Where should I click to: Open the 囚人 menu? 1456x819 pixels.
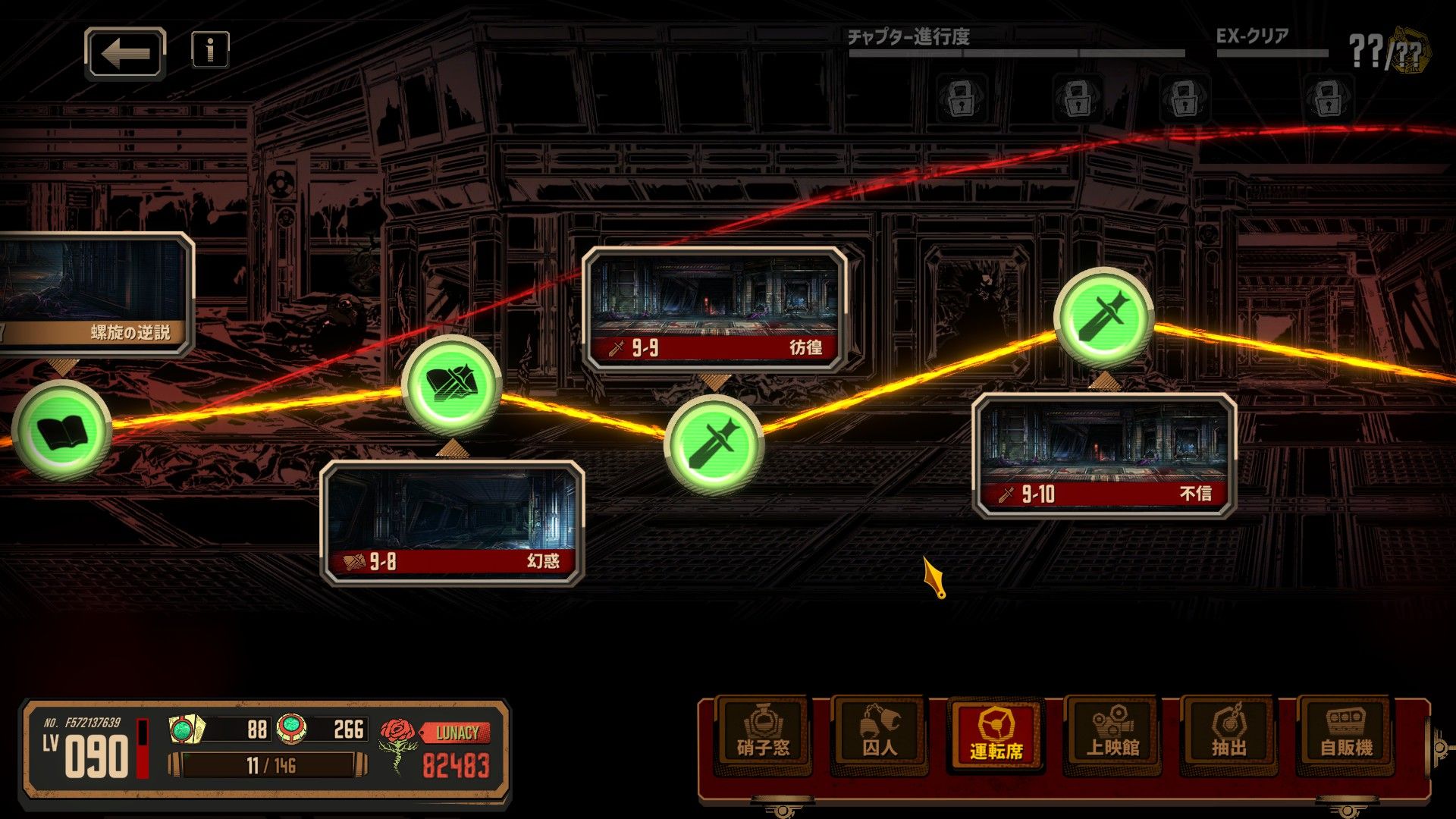880,733
